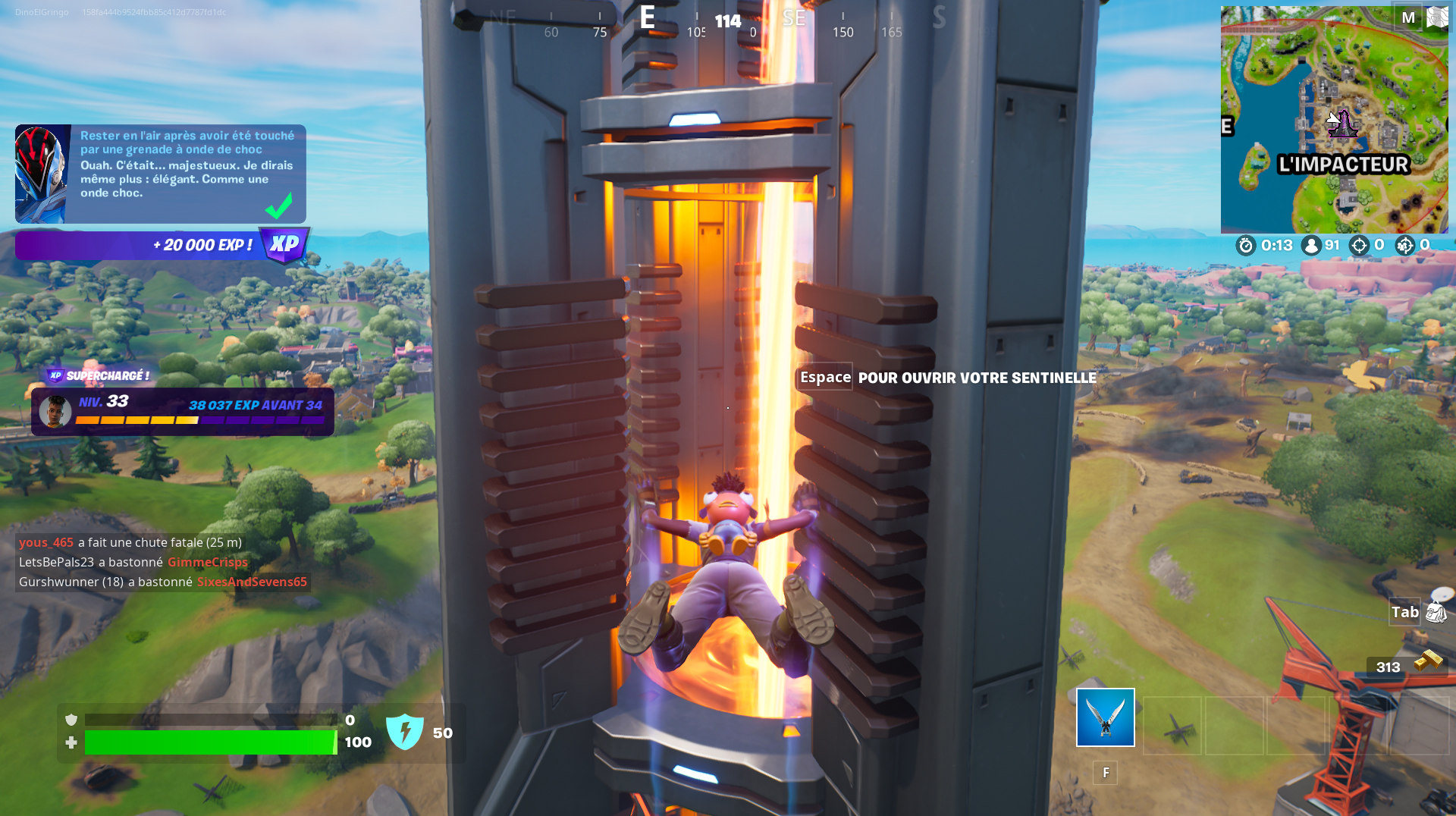Expand the F utility slot
Image resolution: width=1456 pixels, height=816 pixels.
(1105, 773)
